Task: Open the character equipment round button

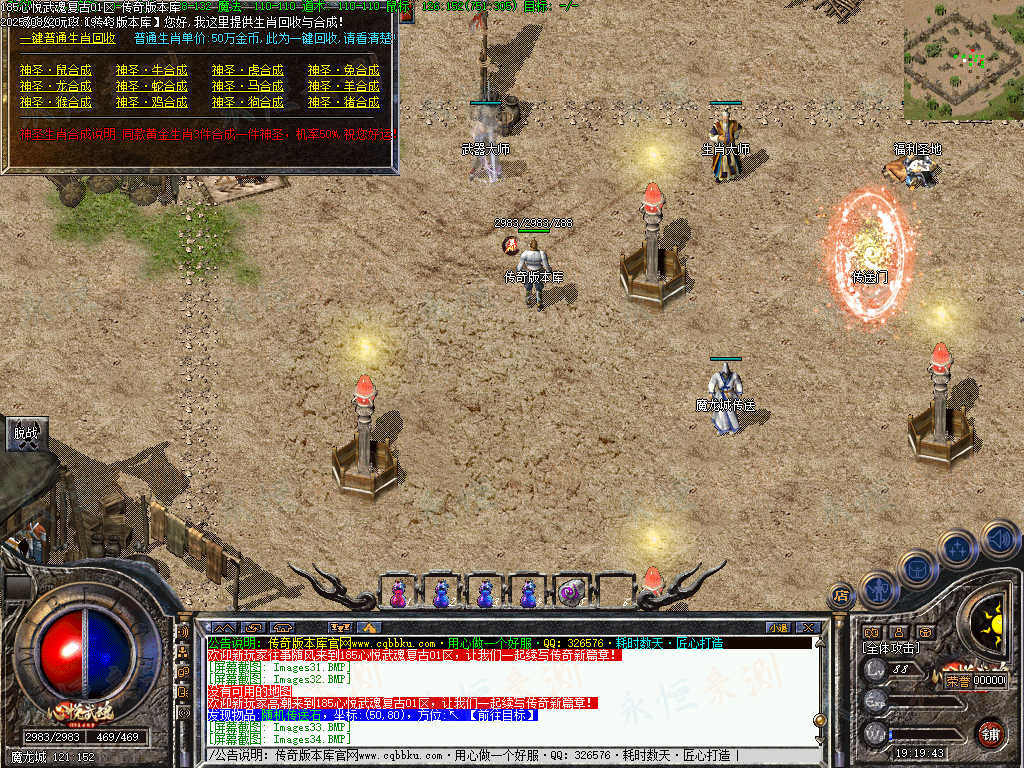Action: pos(878,589)
